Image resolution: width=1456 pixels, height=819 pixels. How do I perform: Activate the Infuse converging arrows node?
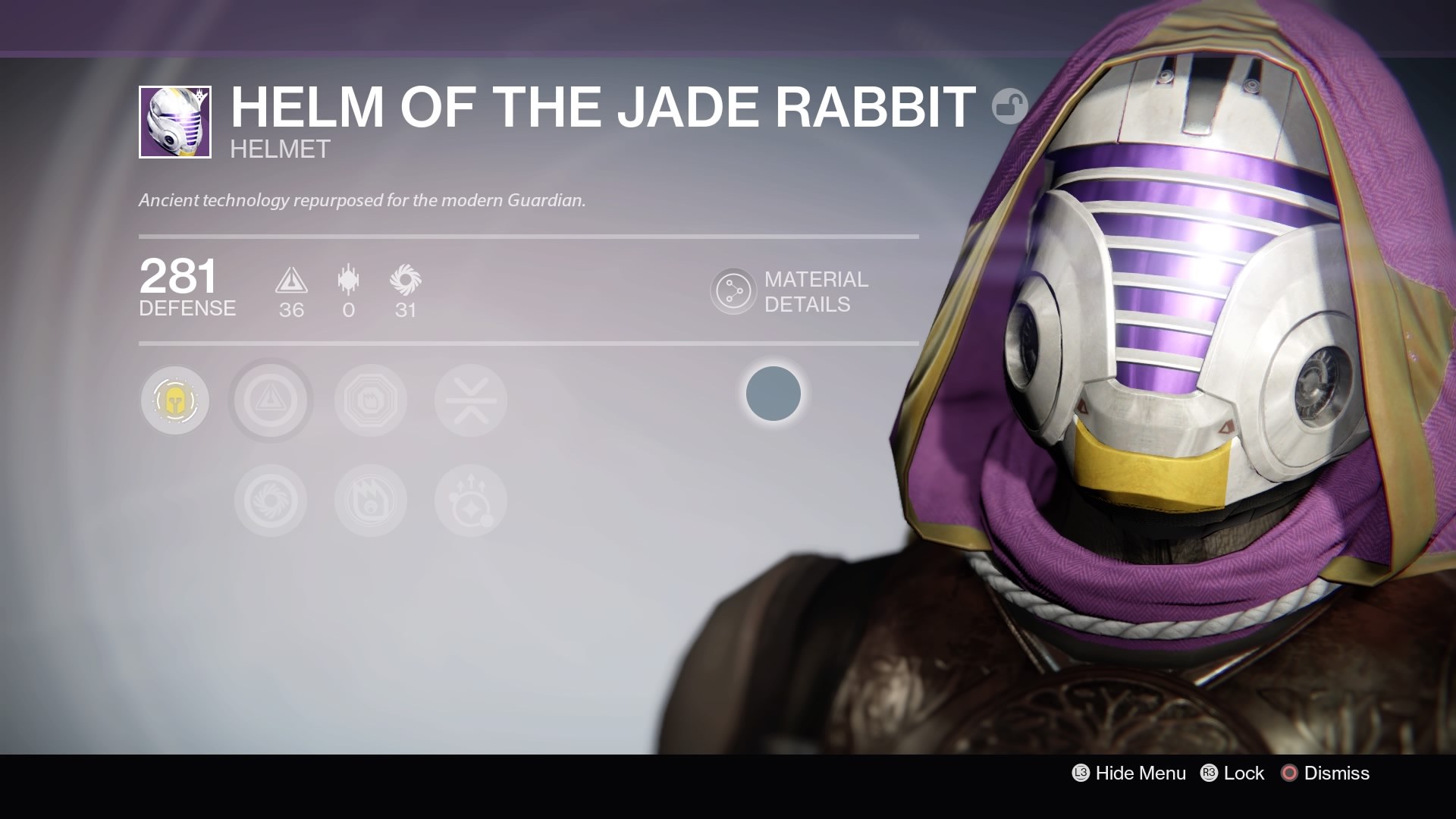[x=471, y=400]
